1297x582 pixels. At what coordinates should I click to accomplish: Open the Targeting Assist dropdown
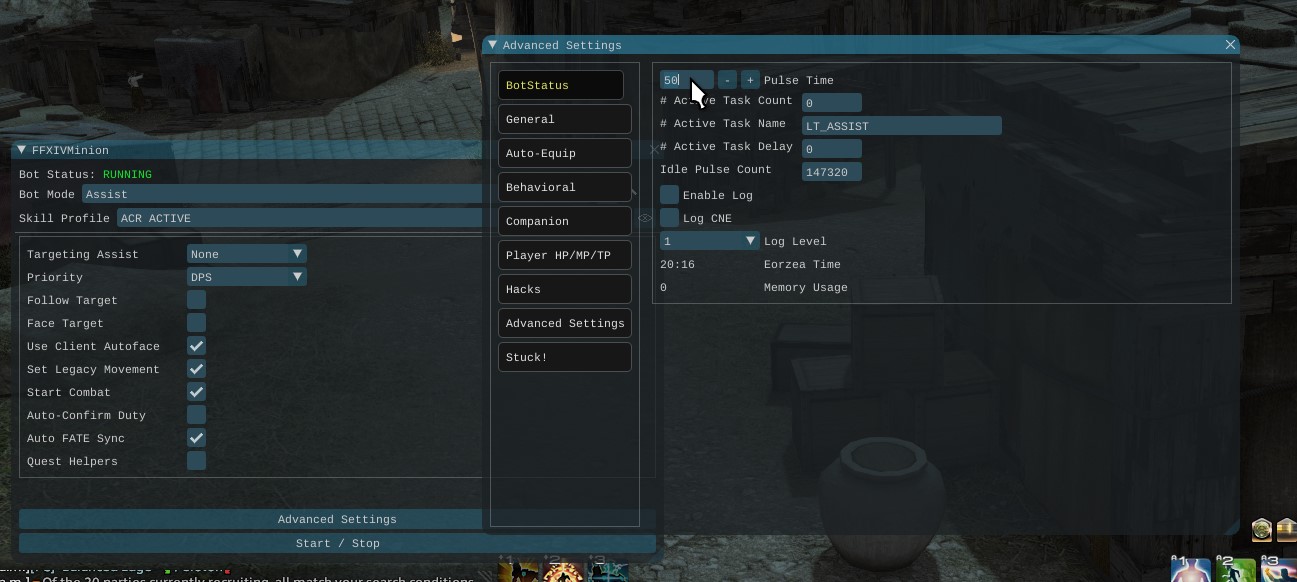[246, 254]
